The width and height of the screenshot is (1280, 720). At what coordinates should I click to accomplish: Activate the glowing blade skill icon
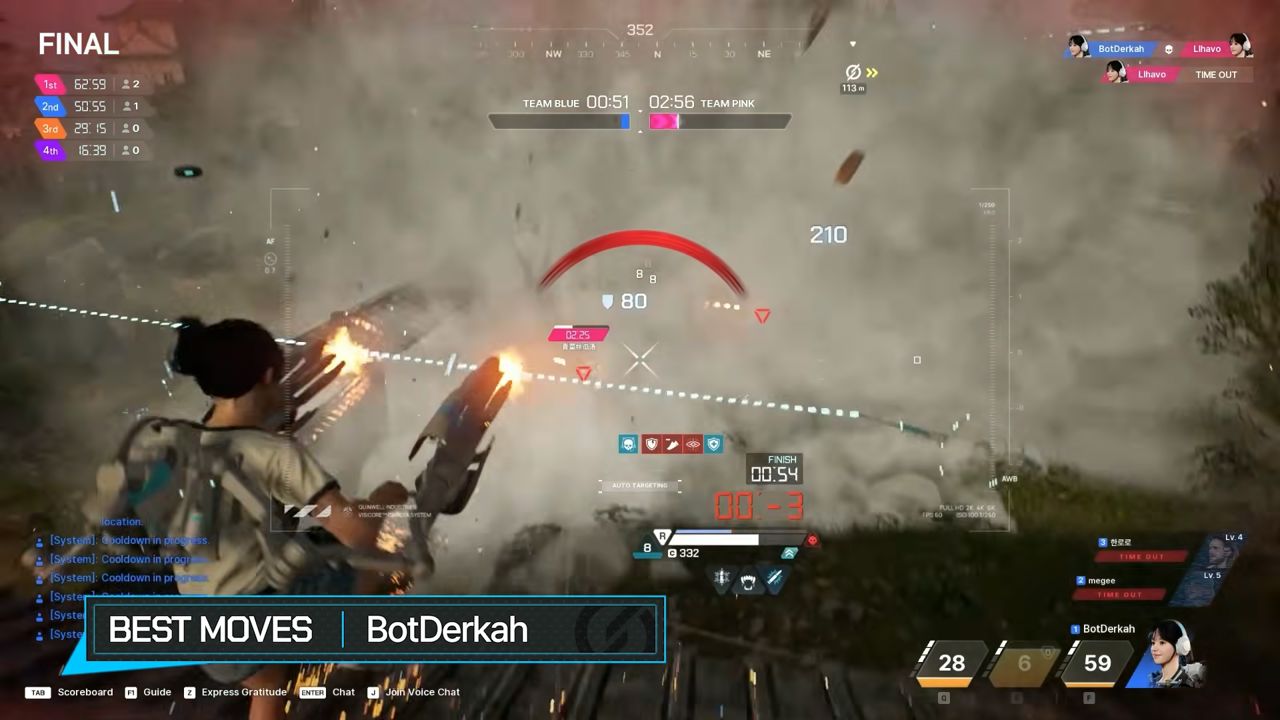click(x=774, y=577)
